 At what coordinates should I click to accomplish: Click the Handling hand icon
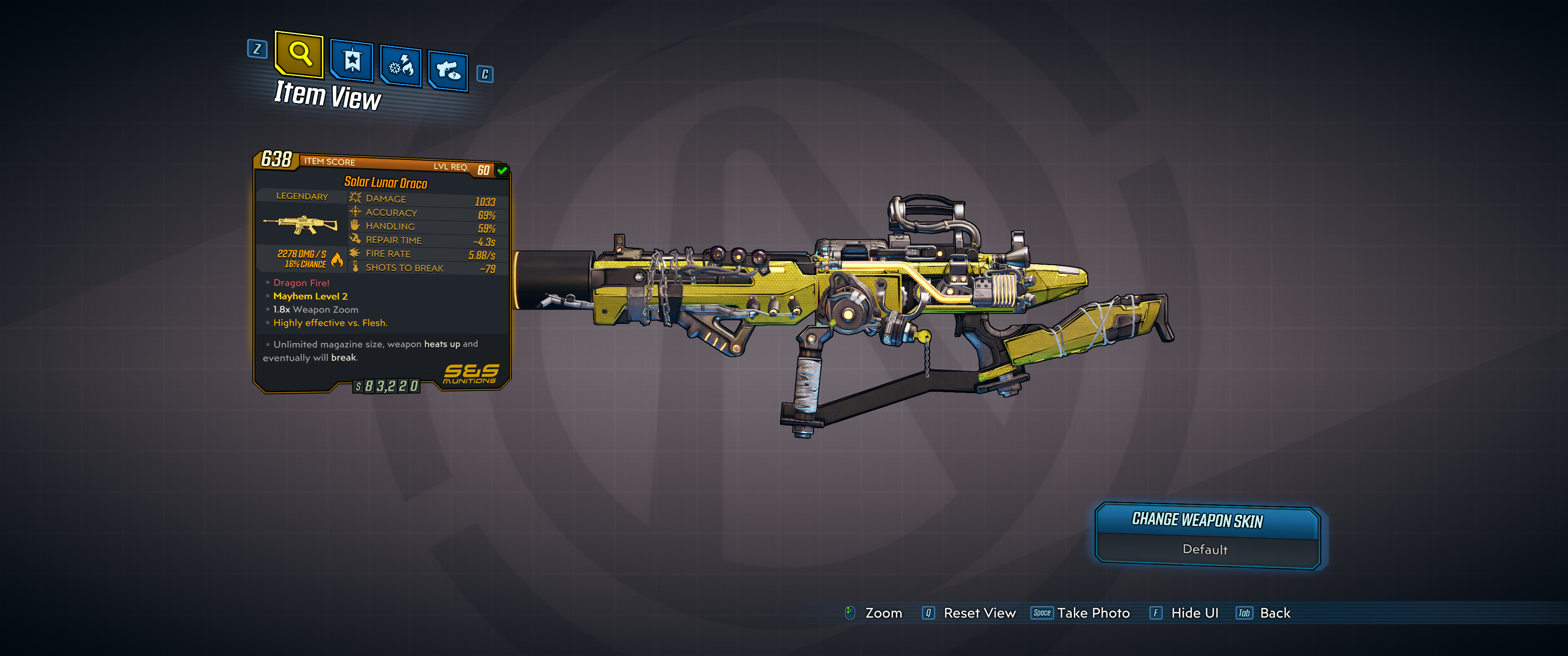(355, 226)
